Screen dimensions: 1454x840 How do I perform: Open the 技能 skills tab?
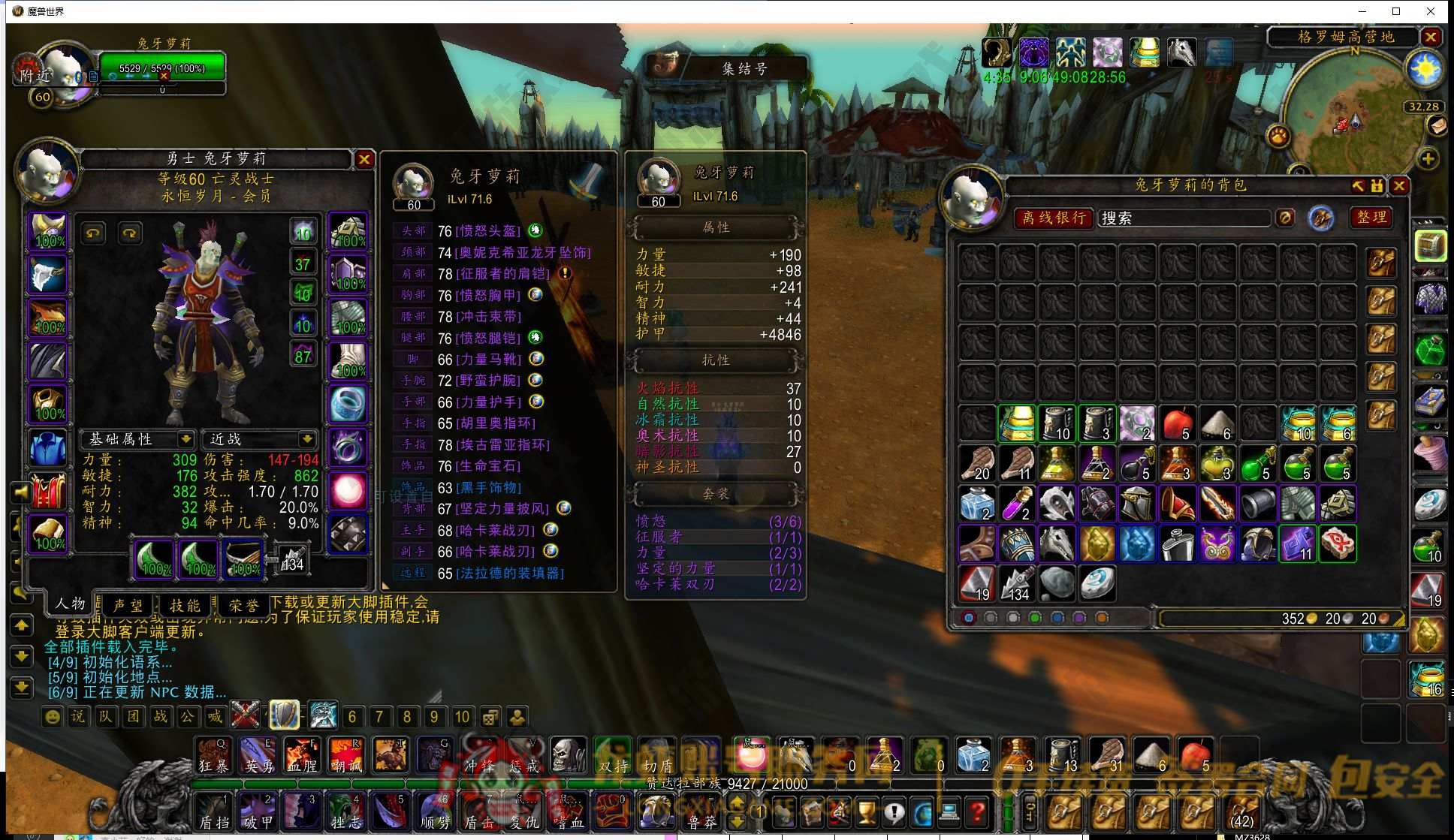tap(185, 605)
